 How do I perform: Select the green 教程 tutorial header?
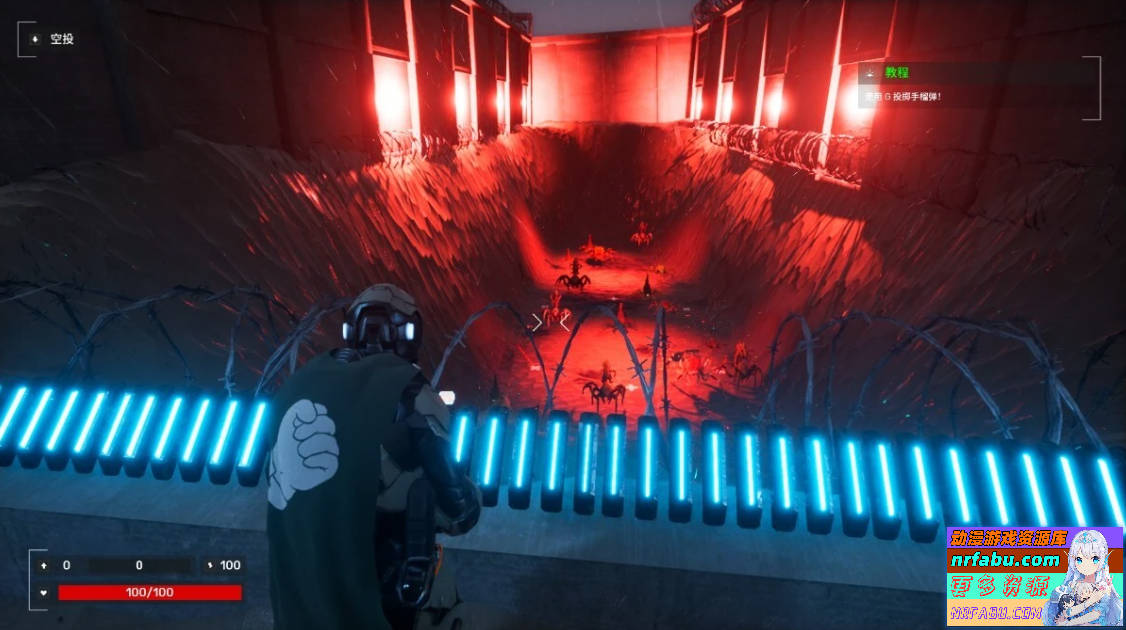point(896,73)
